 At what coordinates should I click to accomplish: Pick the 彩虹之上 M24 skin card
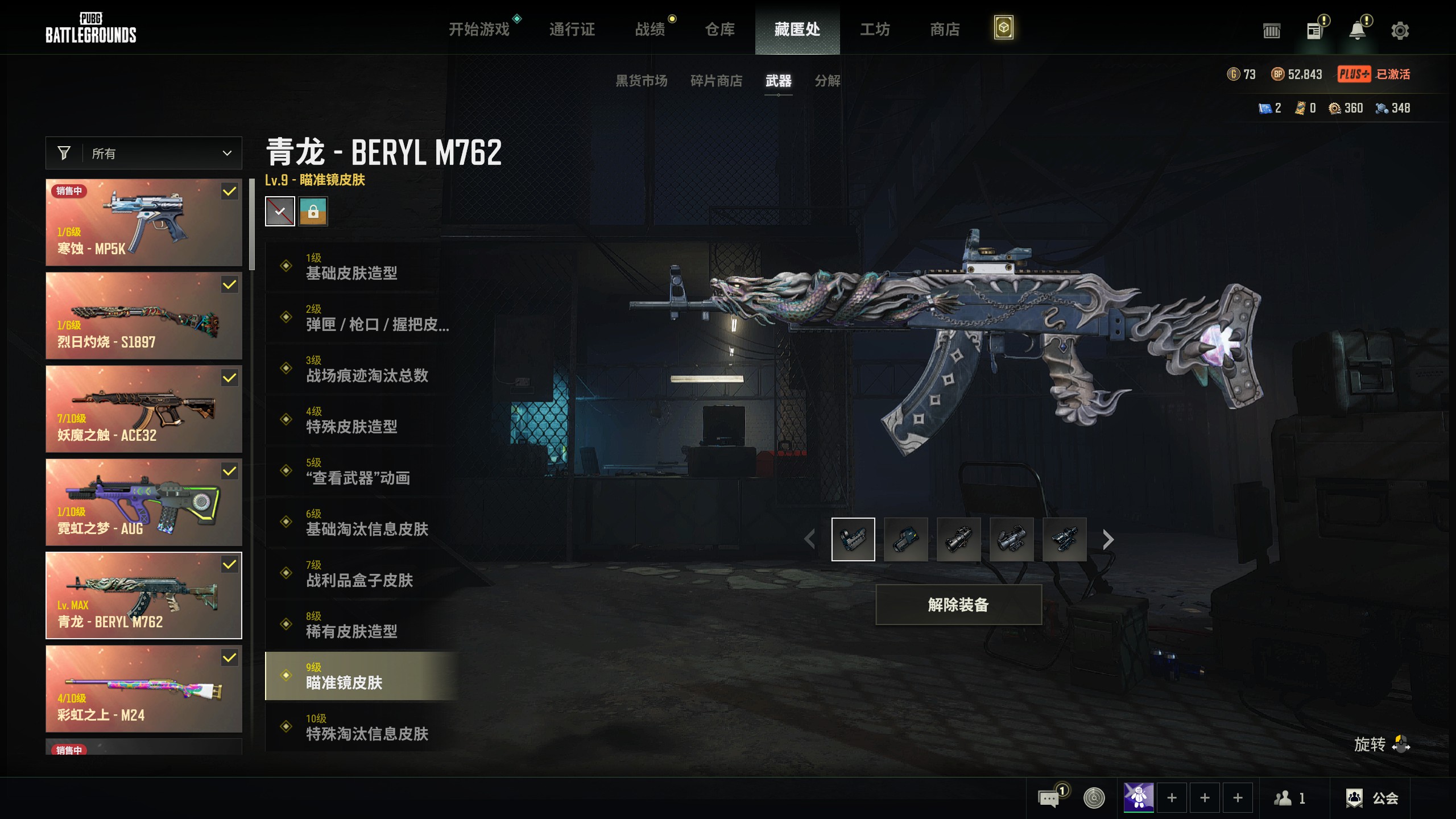point(144,689)
